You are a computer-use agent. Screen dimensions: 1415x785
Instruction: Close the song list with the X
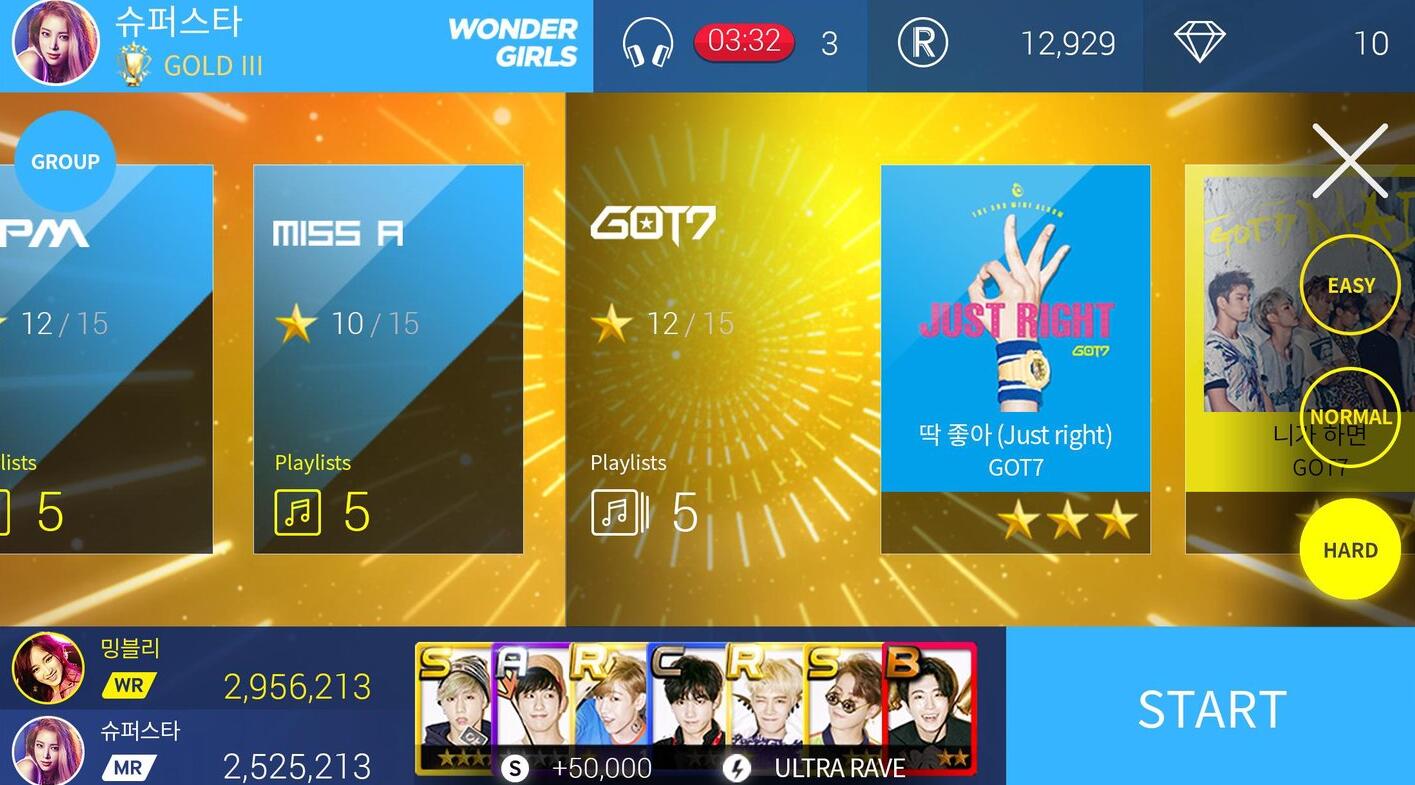[1350, 160]
